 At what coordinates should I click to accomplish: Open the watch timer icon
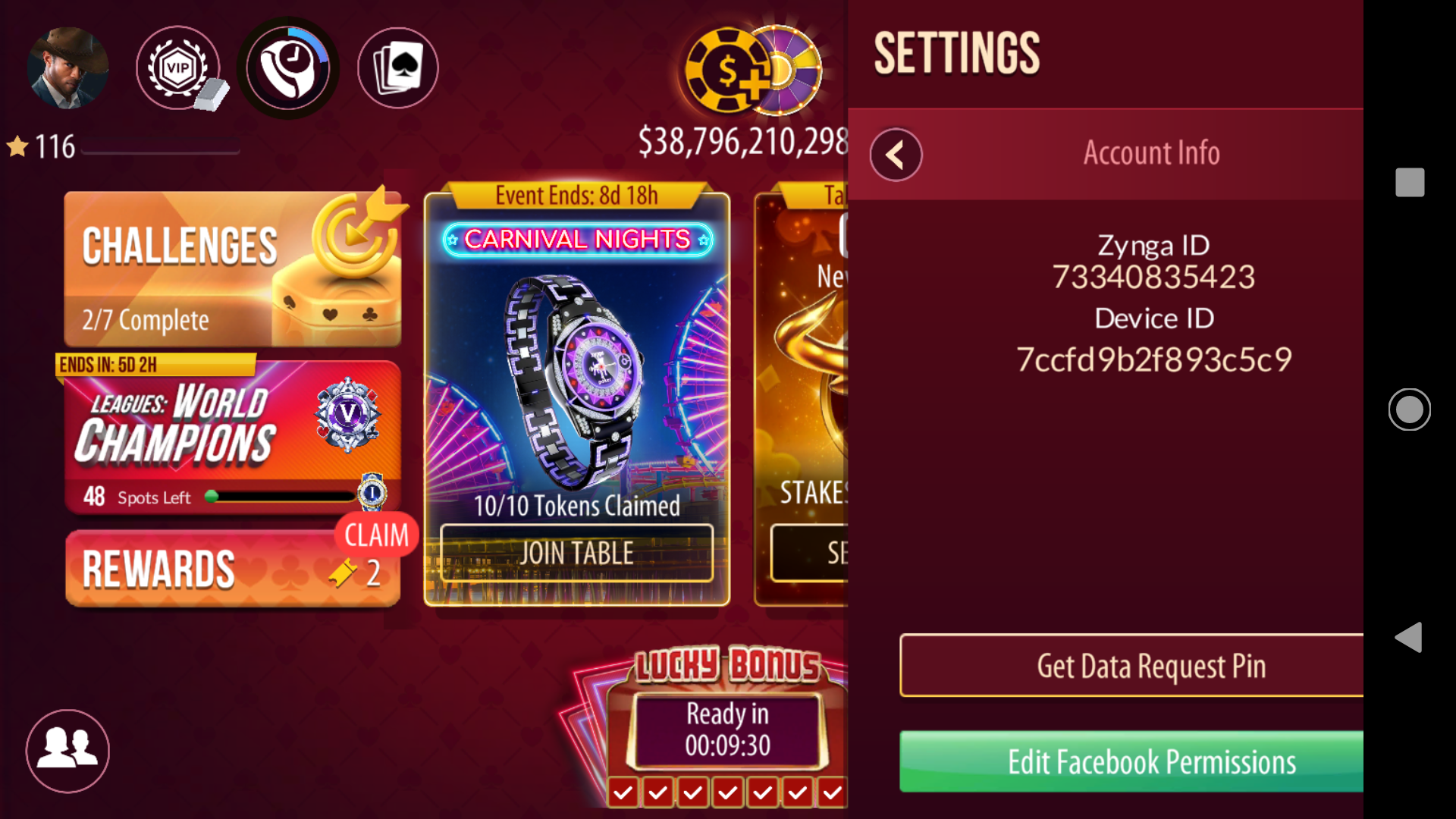coord(288,68)
